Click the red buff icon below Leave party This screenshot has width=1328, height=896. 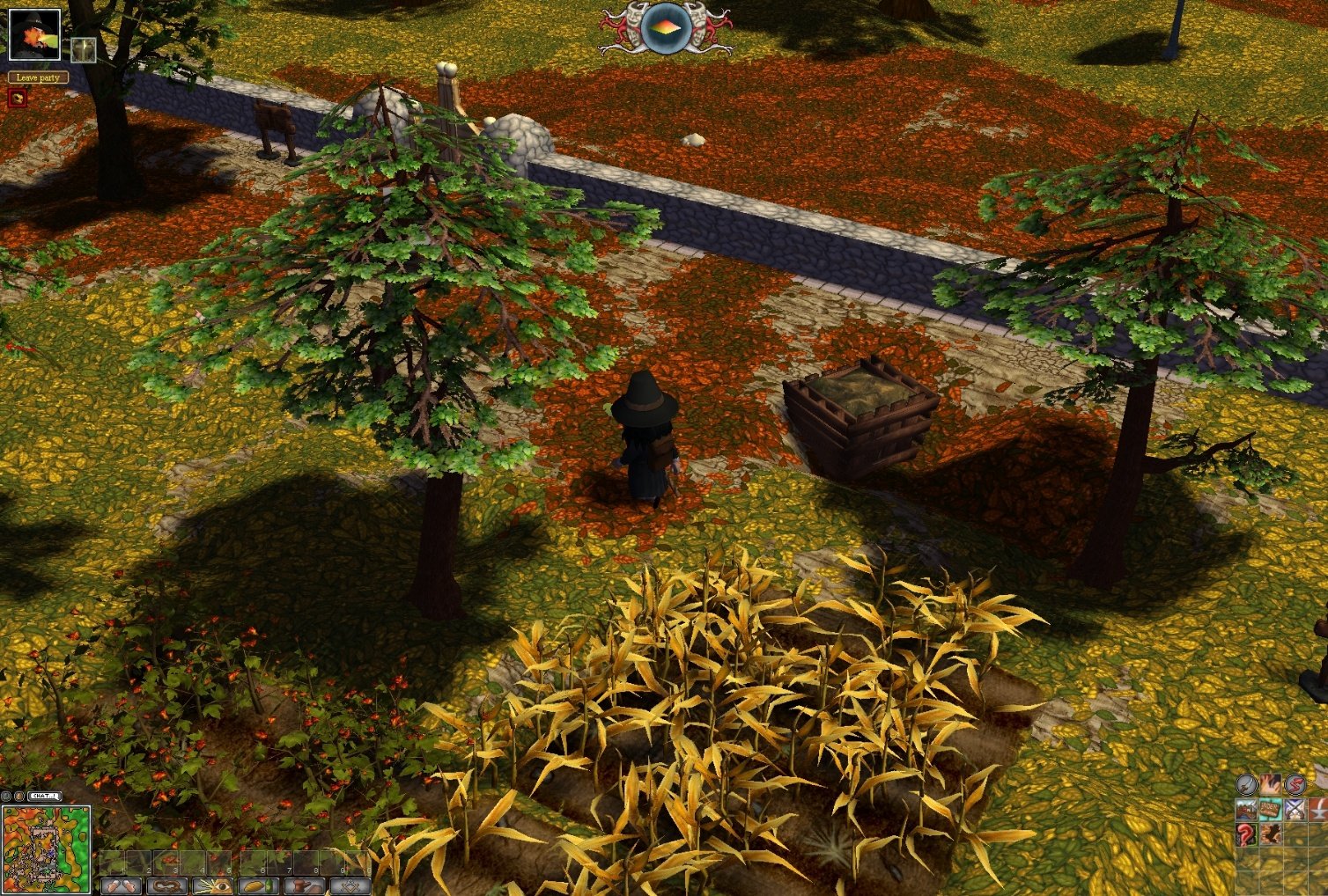coord(17,97)
